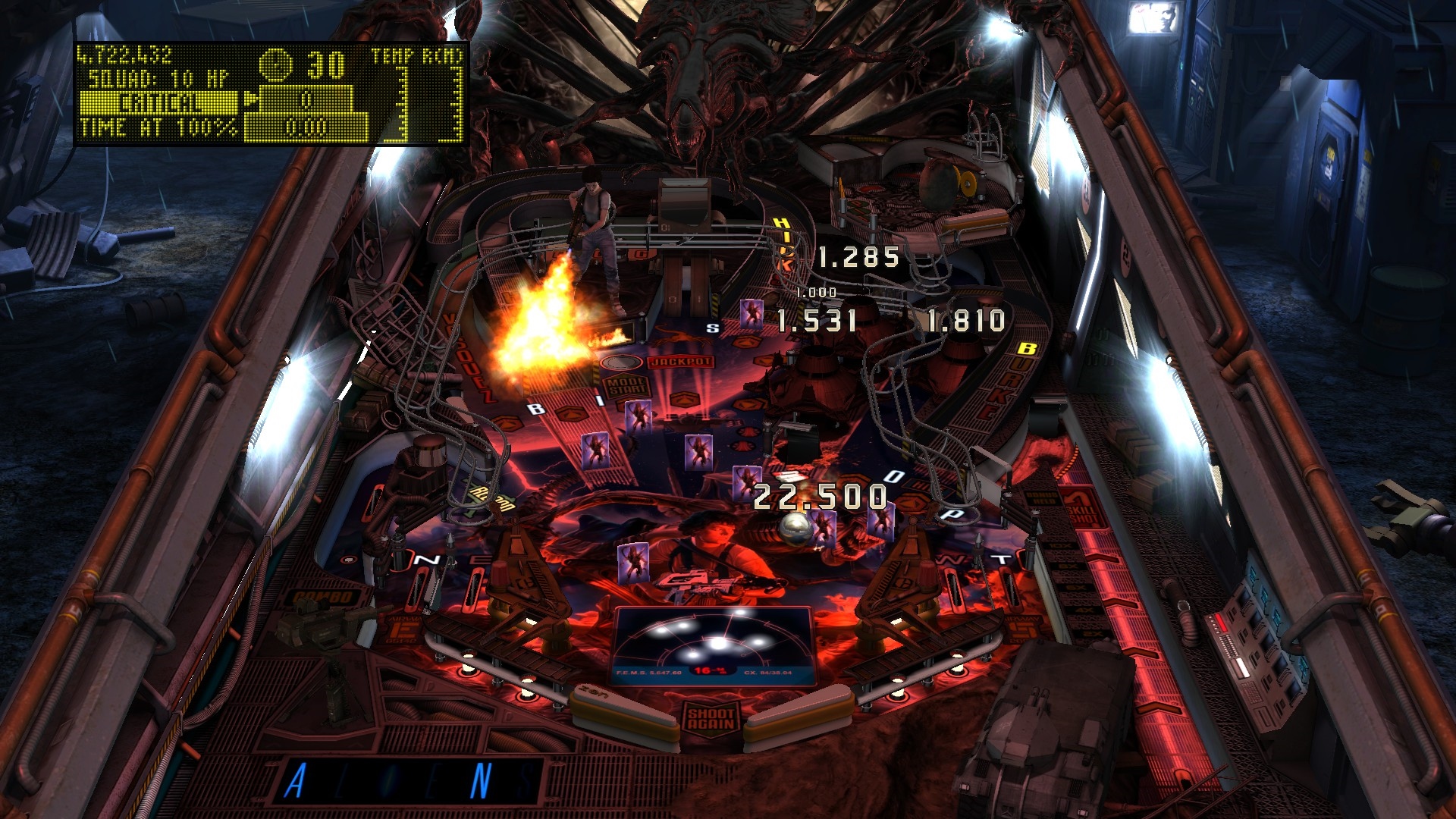Click the 22.500 score popup
This screenshot has width=1456, height=819.
point(817,497)
